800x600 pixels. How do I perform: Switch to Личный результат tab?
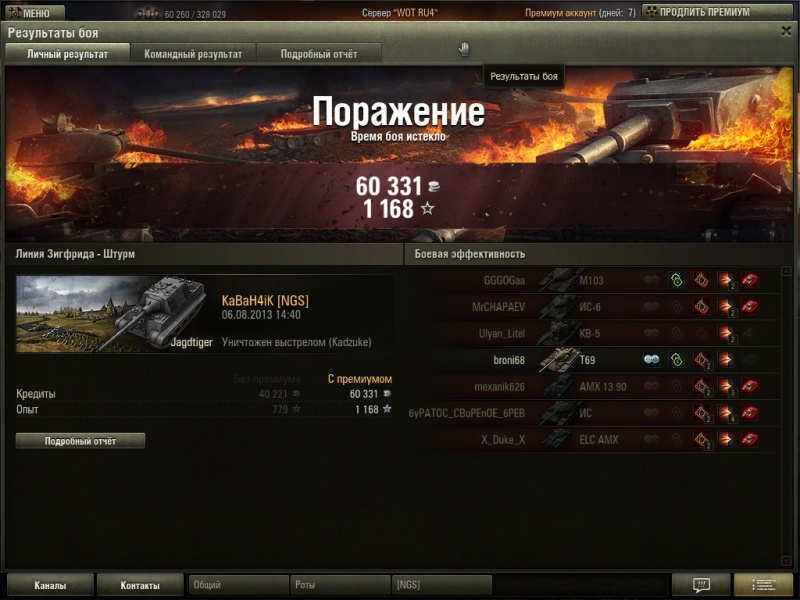[x=68, y=54]
